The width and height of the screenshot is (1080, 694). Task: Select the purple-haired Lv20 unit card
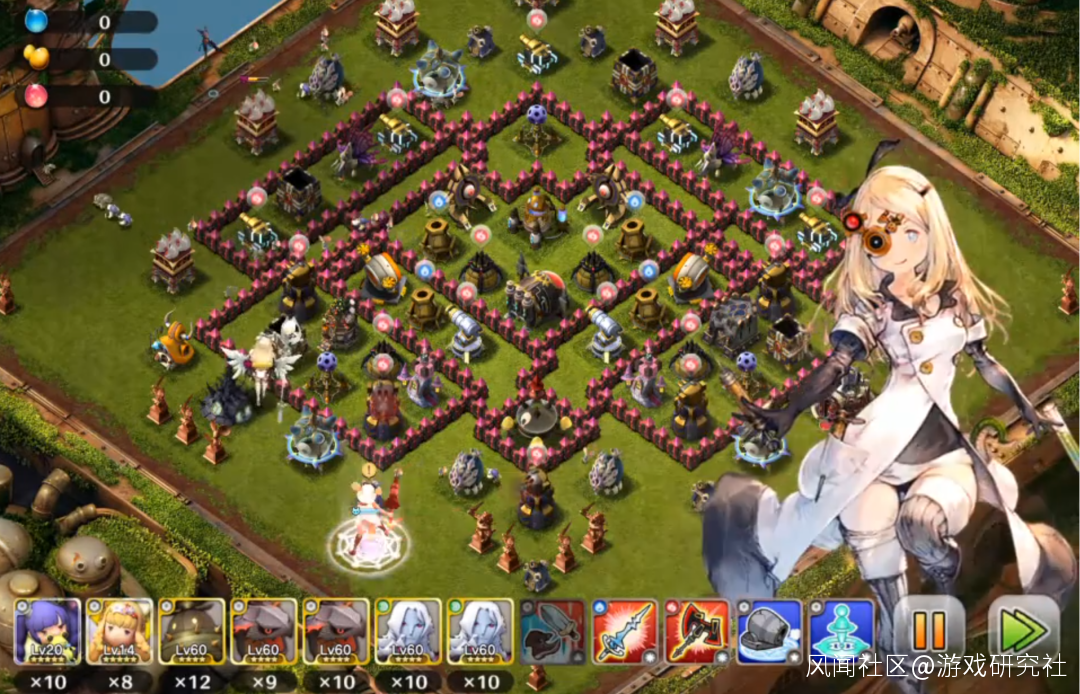tap(47, 631)
